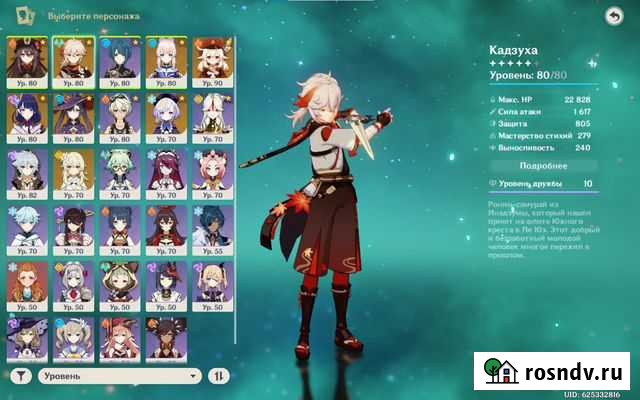
Task: Select Hu Tao character portrait
Action: pos(24,60)
